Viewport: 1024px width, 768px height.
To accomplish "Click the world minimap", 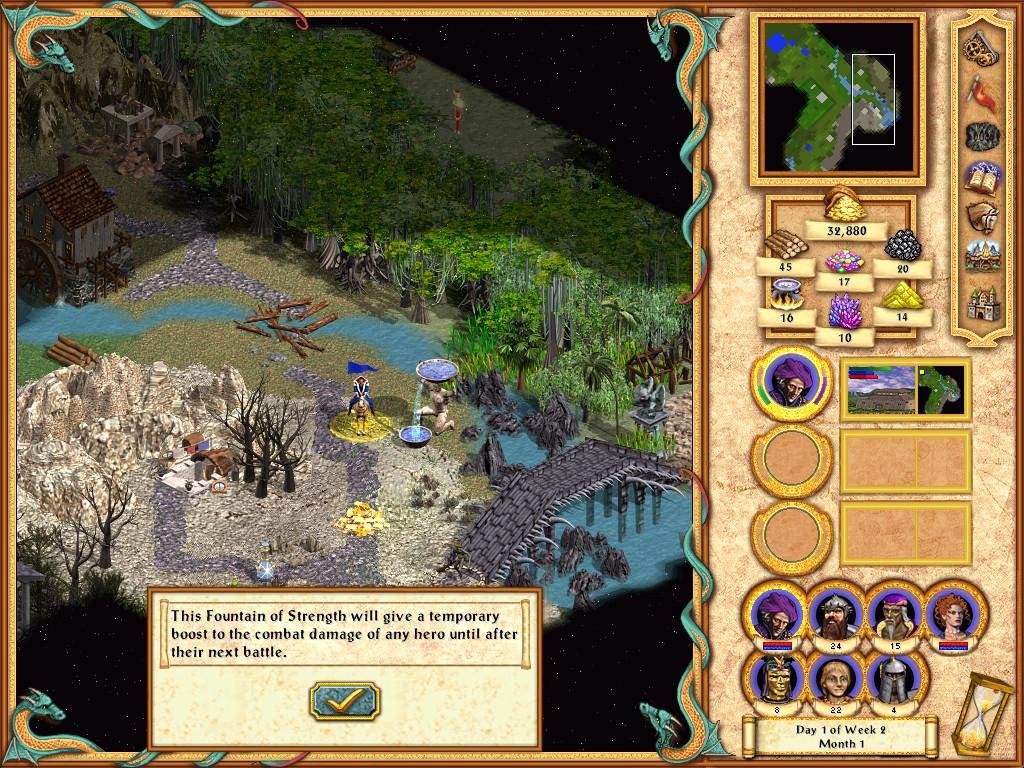I will point(832,97).
